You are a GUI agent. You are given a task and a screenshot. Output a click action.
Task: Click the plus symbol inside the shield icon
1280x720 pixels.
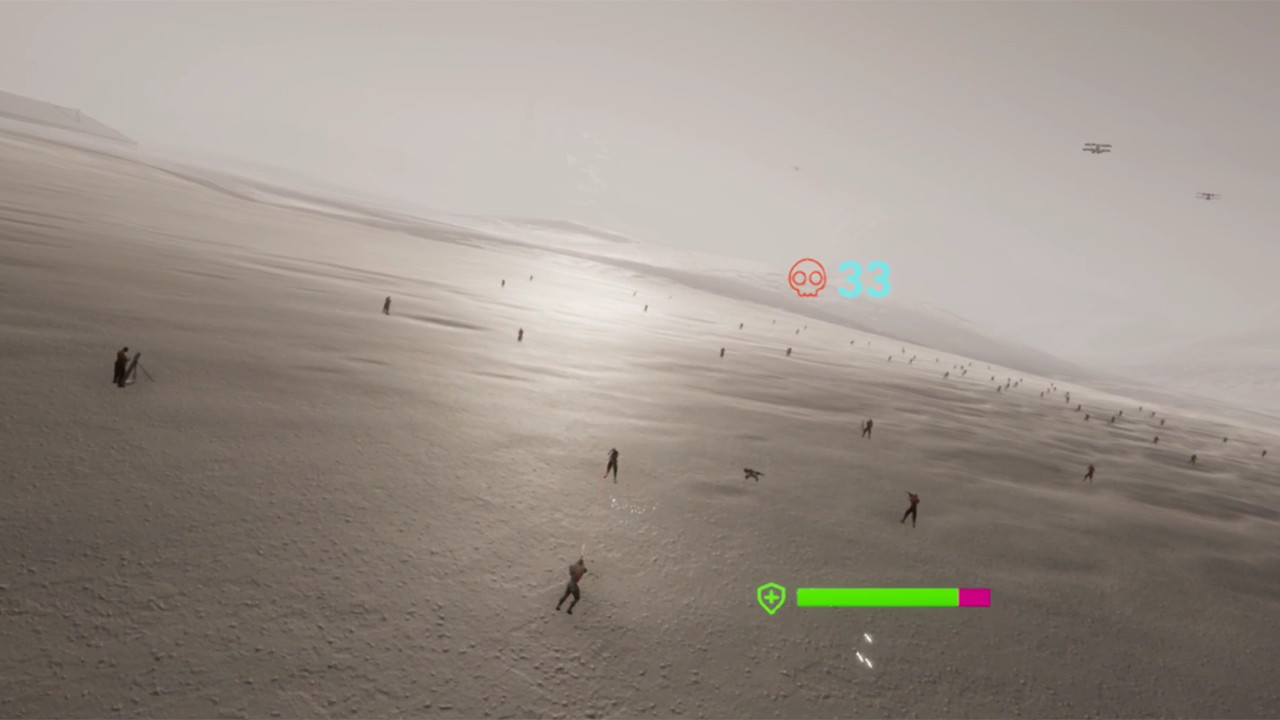pyautogui.click(x=770, y=597)
